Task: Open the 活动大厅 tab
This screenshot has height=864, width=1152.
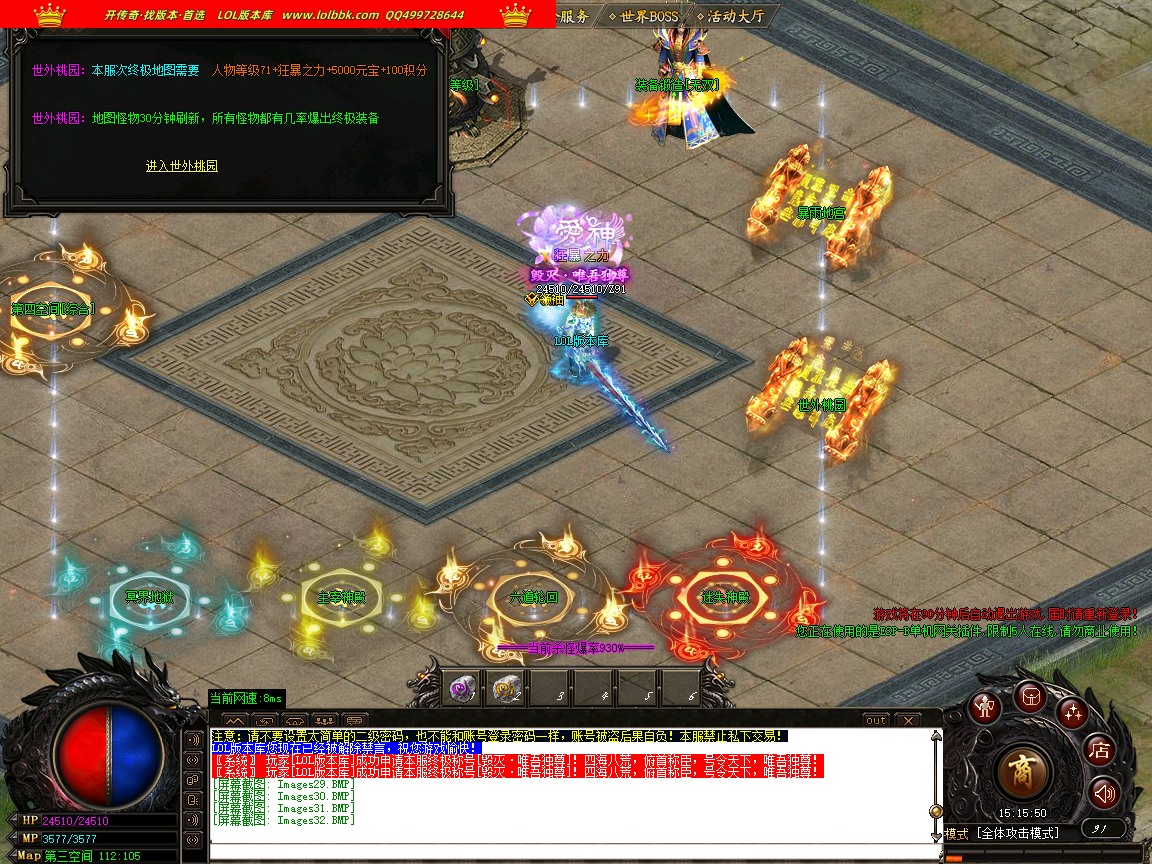Action: [734, 16]
